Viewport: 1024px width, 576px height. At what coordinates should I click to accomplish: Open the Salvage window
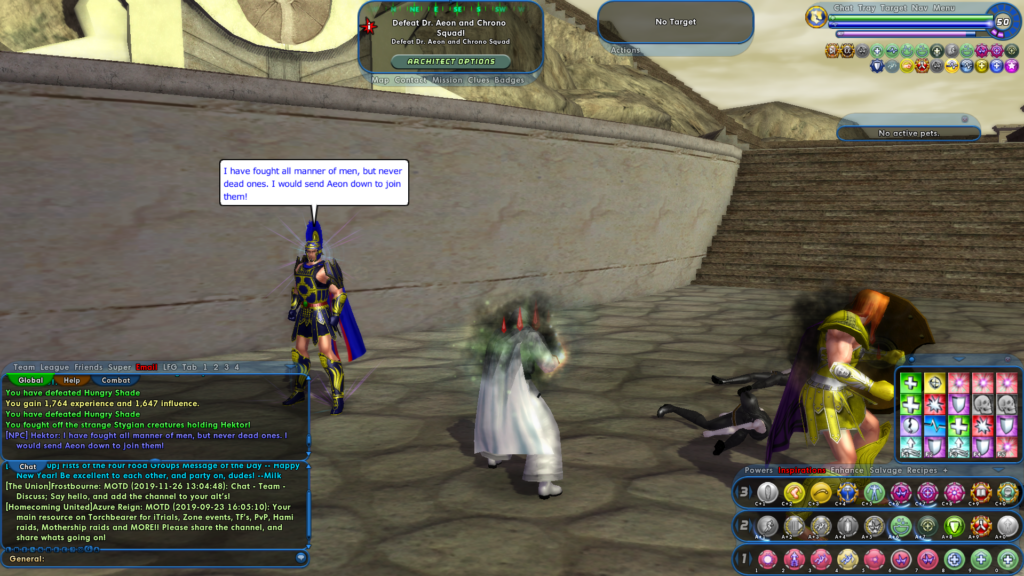pyautogui.click(x=886, y=470)
